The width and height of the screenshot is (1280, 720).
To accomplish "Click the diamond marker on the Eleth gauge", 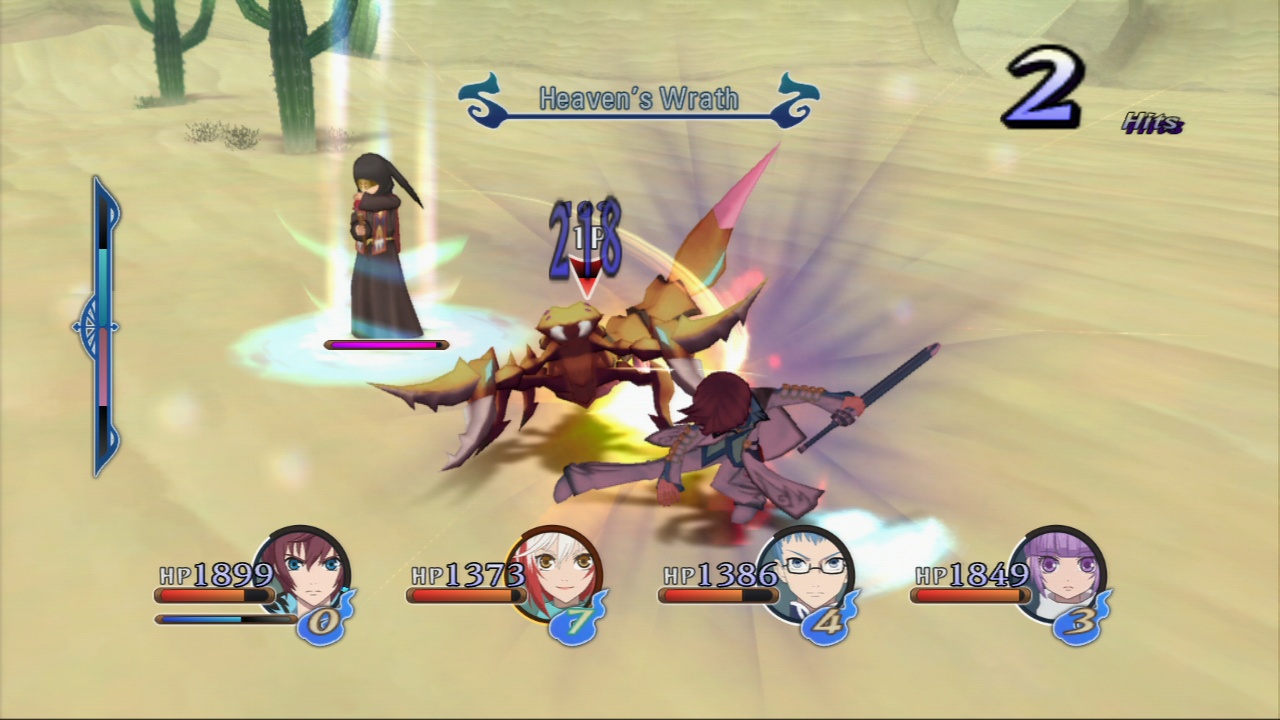I will [x=97, y=326].
